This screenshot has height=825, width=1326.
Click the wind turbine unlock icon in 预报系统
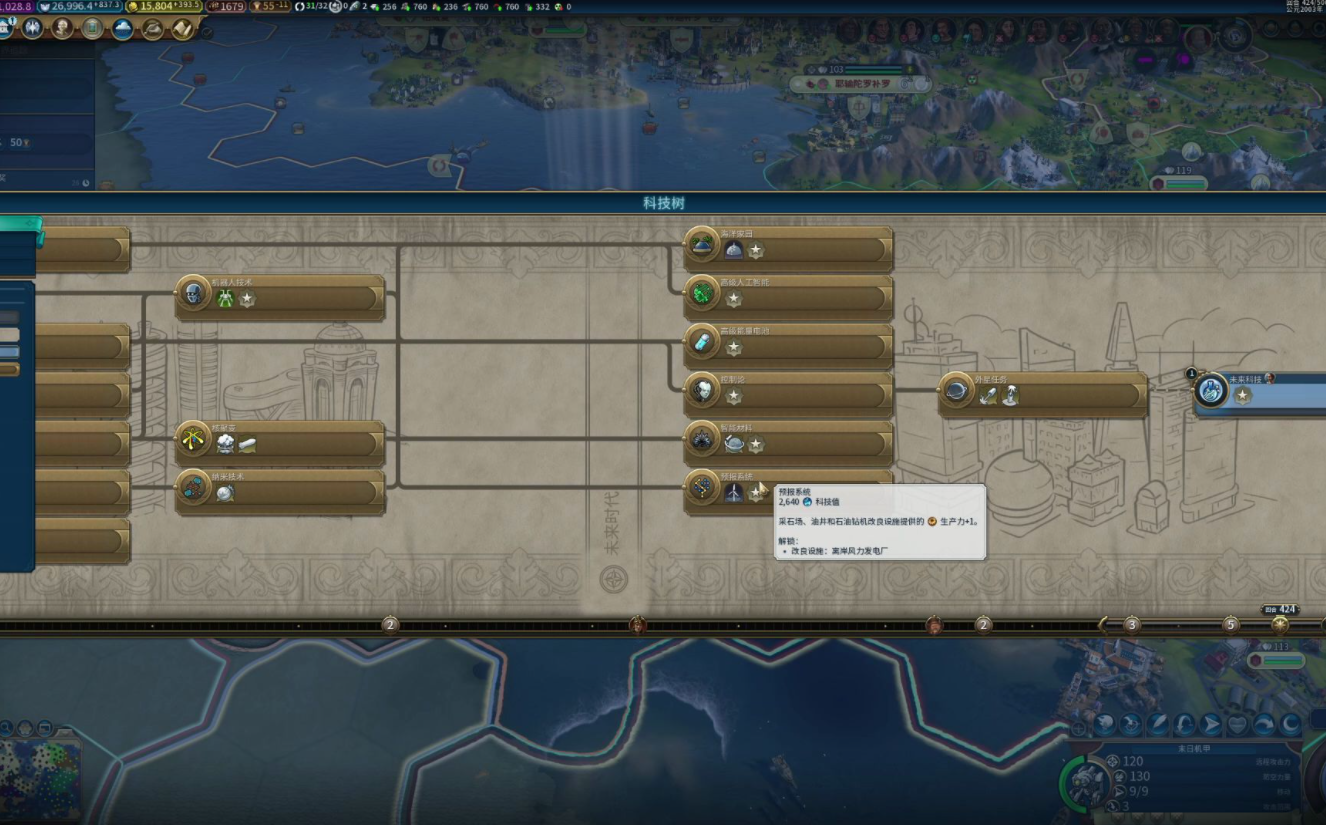tap(734, 493)
